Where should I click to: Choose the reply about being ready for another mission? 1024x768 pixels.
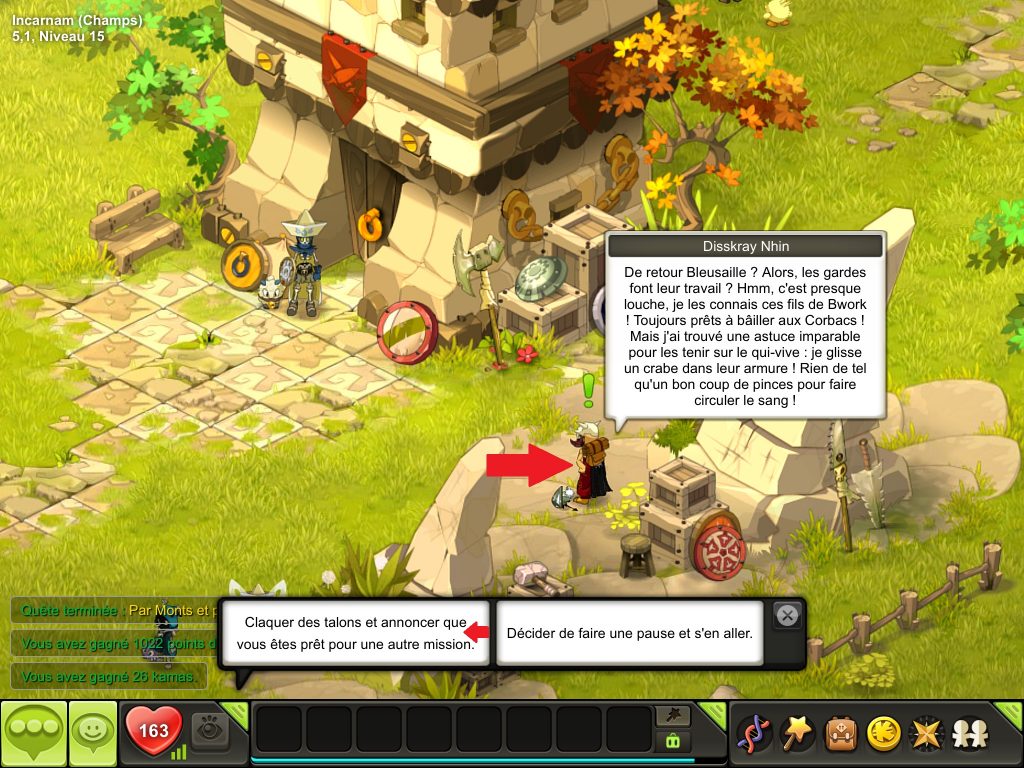tap(355, 633)
